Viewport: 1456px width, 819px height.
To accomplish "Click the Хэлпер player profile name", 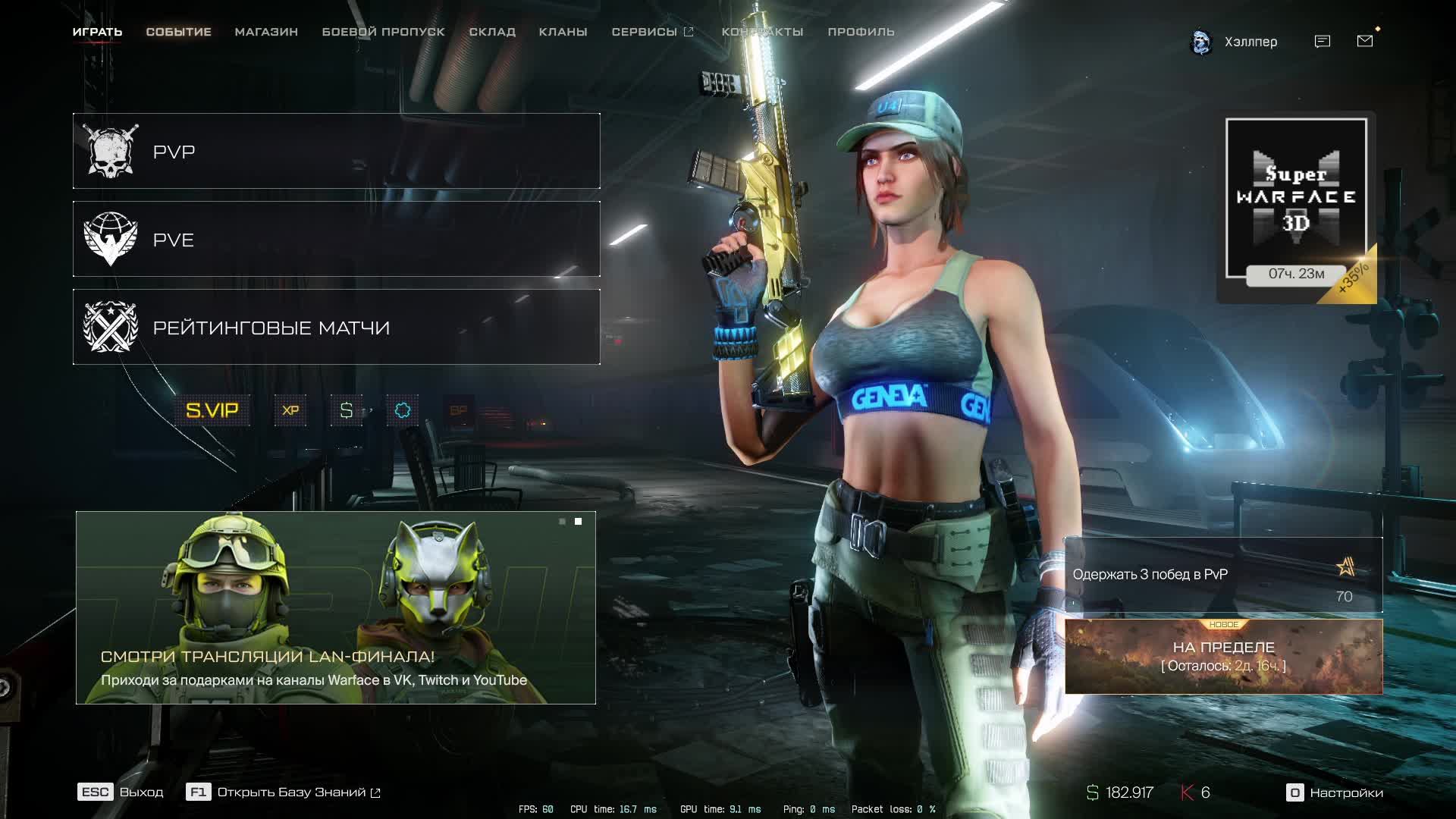I will tap(1250, 42).
